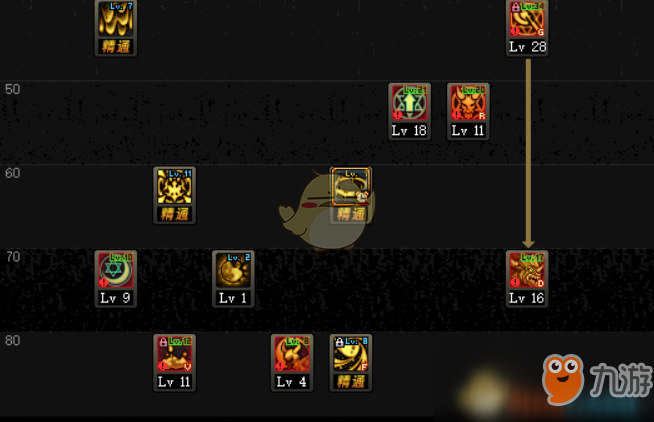Screen dimensions: 654x422
Task: Pick the yellow burst mastery skill icon
Action: click(174, 187)
